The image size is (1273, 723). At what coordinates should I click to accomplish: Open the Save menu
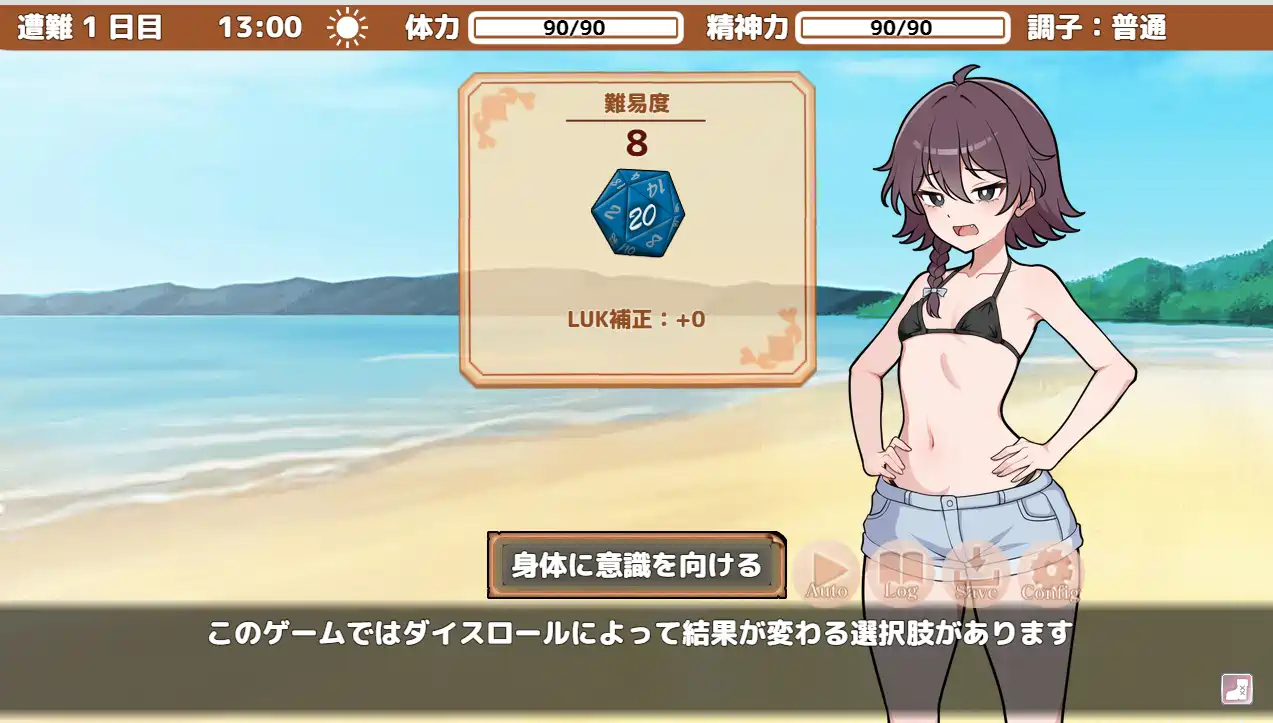pos(975,573)
